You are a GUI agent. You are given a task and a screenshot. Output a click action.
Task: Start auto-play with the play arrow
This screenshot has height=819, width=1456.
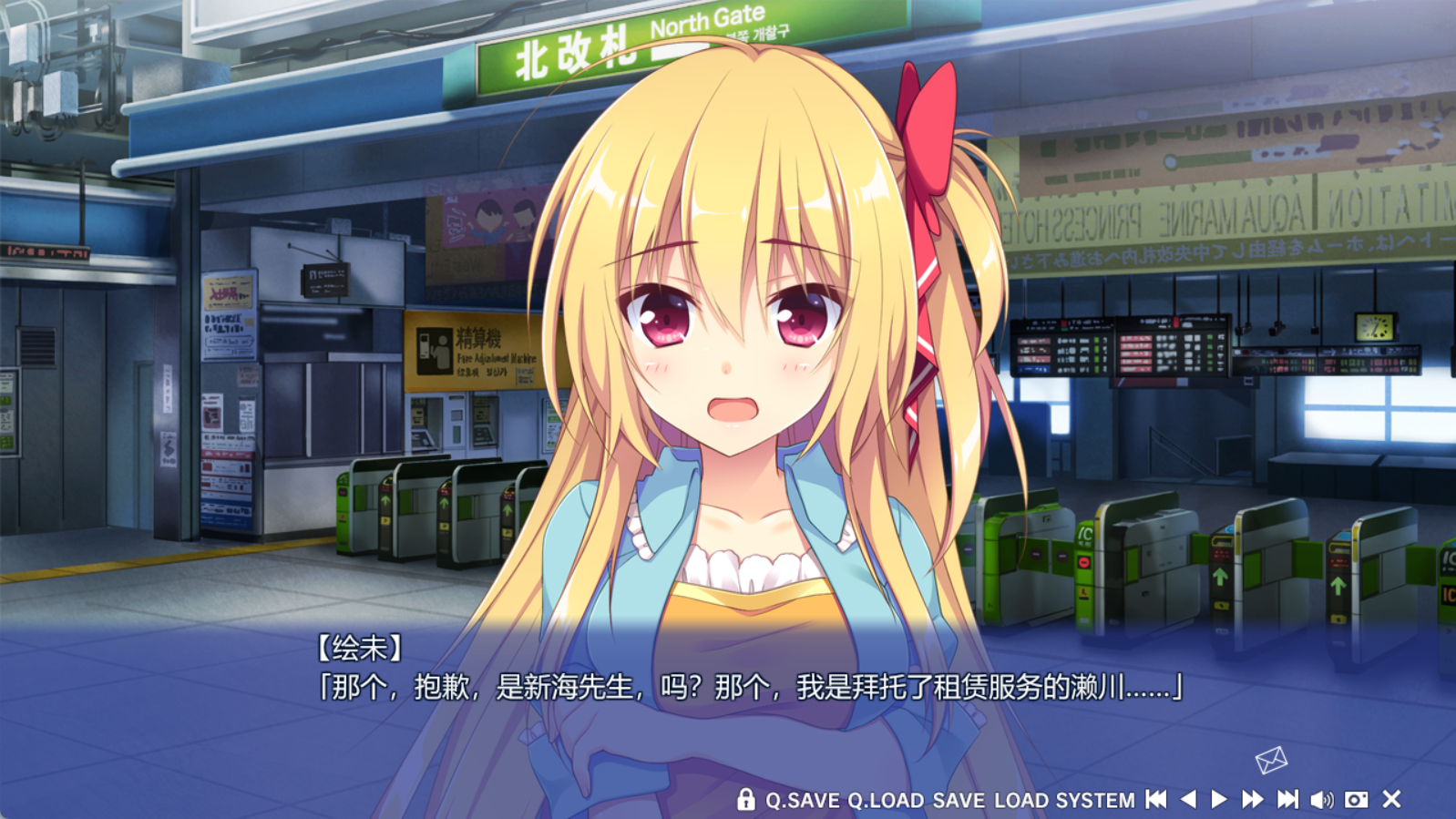[x=1219, y=800]
